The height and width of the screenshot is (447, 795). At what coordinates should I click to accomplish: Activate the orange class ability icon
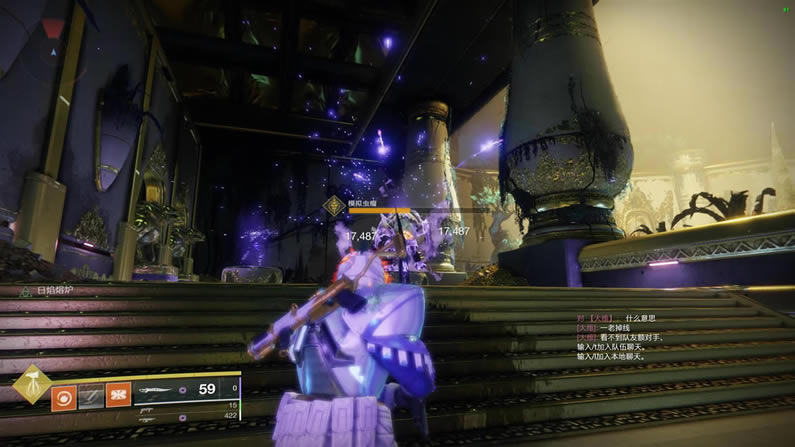118,394
